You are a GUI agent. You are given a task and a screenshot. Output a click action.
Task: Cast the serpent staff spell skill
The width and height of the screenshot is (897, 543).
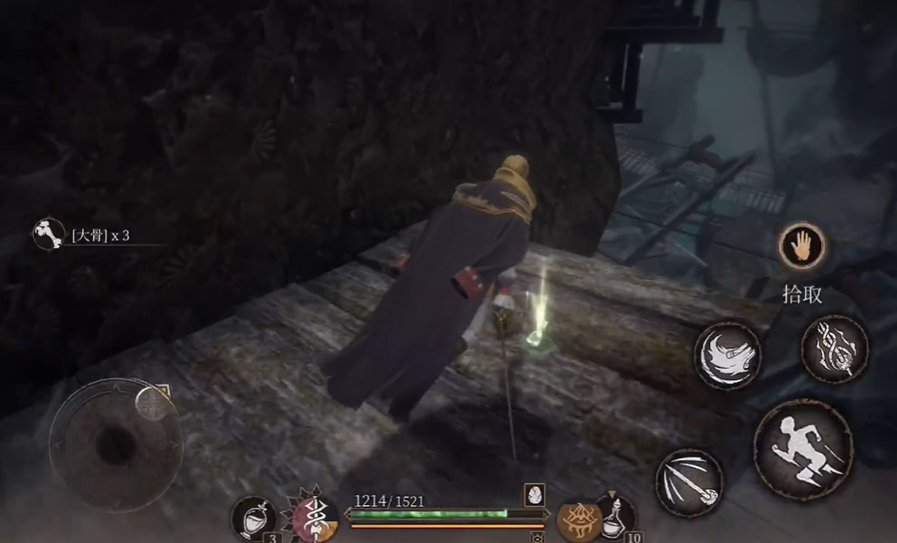[x=834, y=348]
